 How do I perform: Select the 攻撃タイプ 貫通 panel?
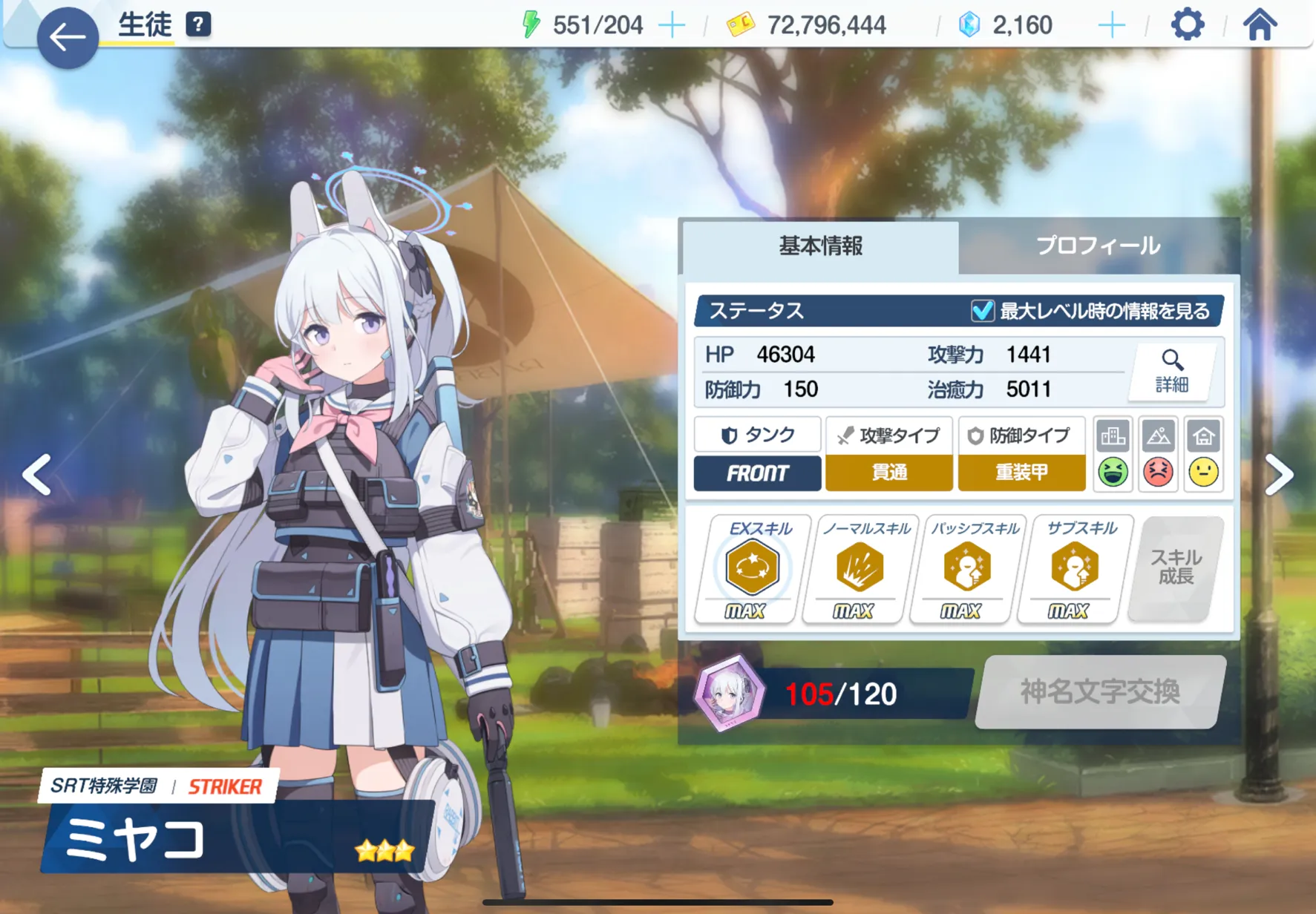tap(888, 454)
